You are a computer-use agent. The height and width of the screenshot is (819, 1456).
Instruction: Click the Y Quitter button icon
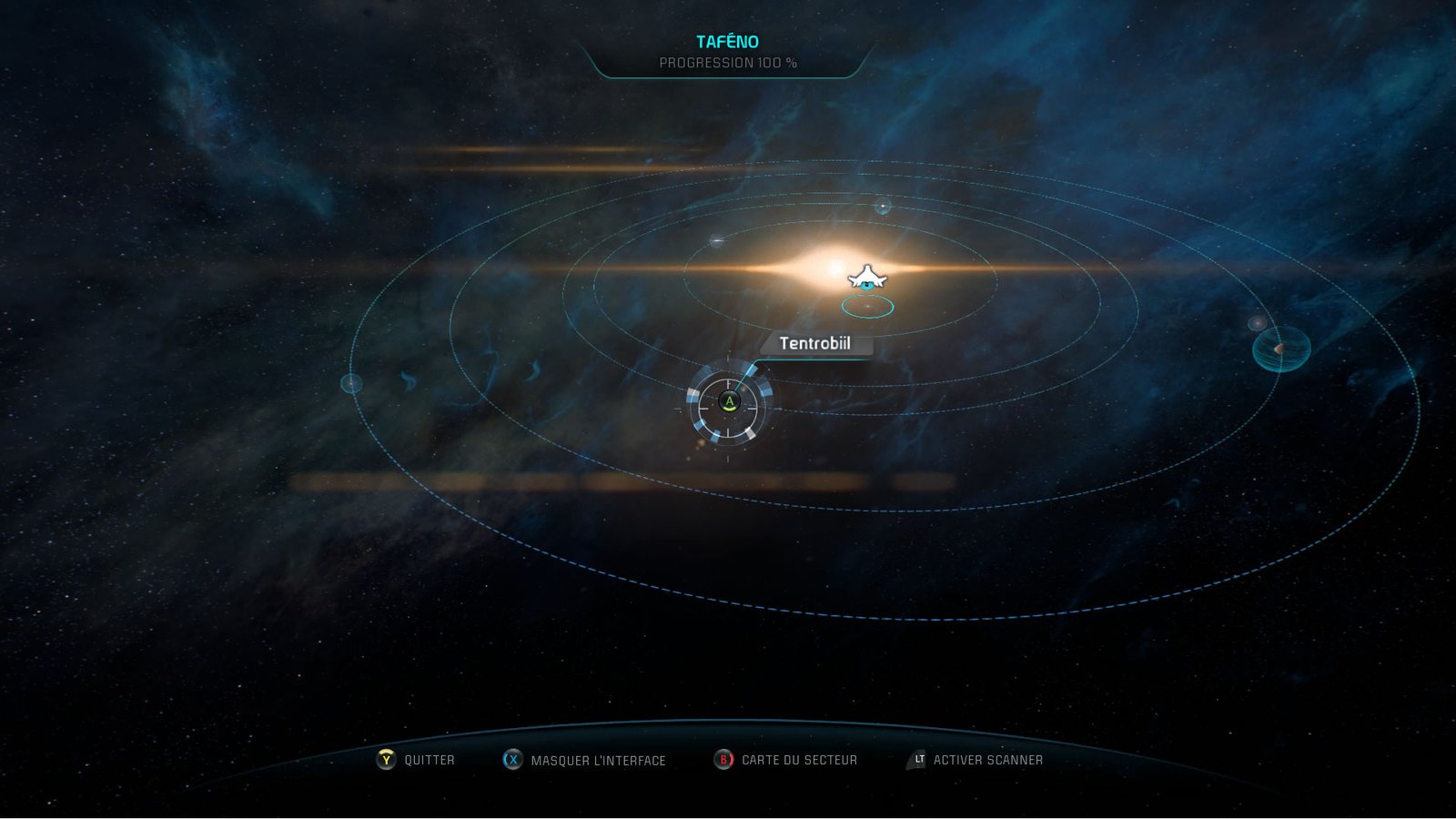point(388,758)
